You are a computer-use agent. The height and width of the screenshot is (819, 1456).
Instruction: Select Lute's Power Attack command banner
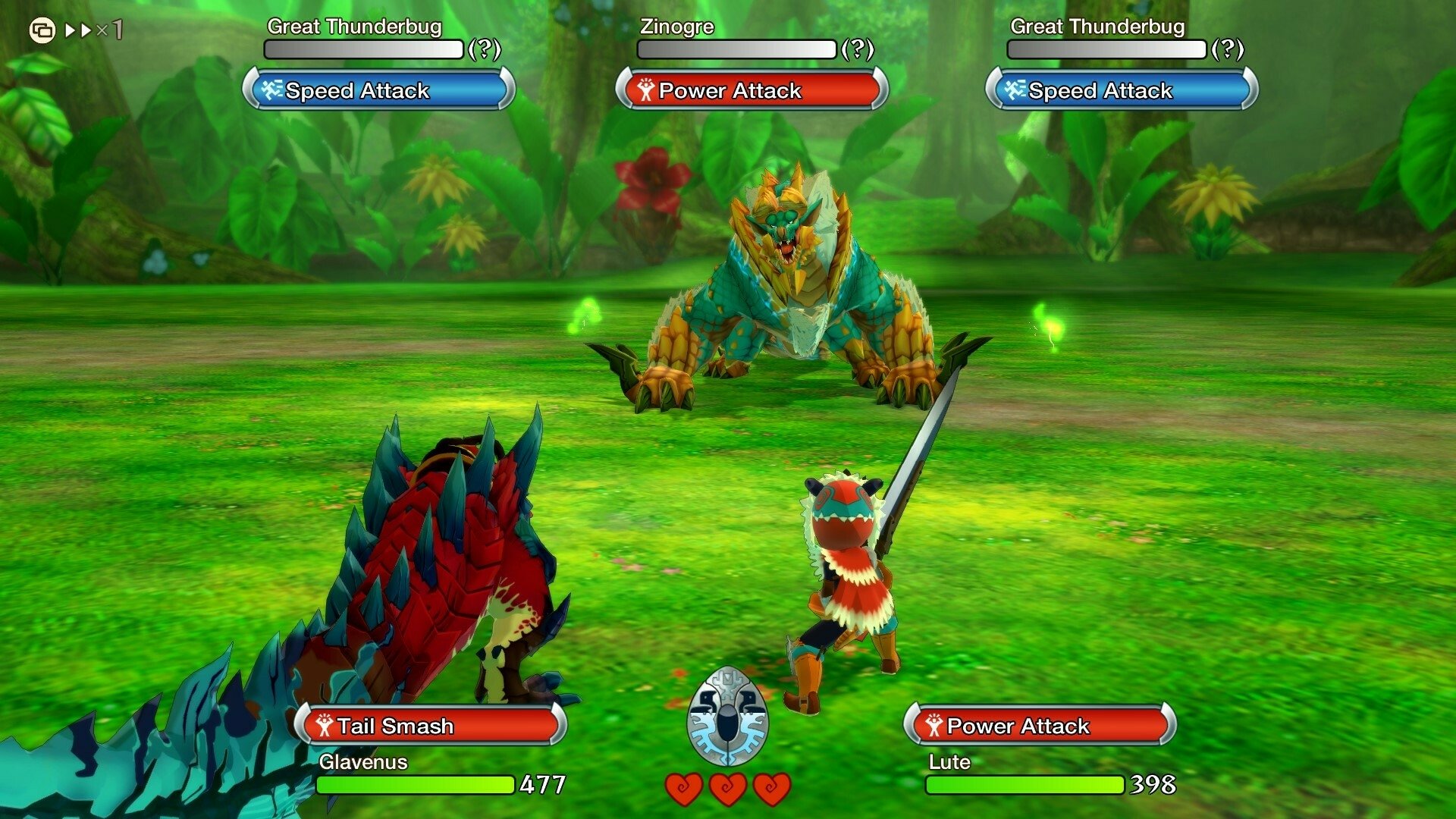1039,726
